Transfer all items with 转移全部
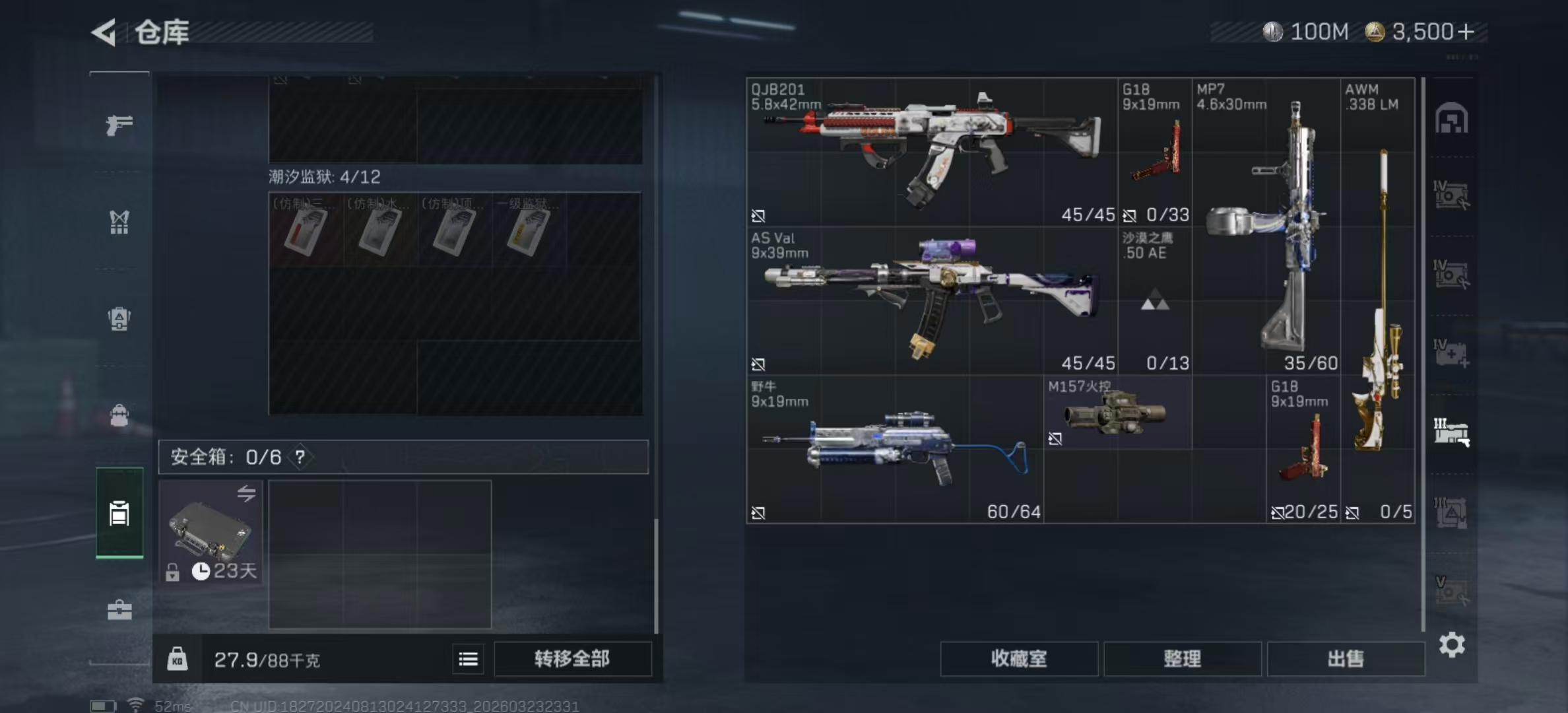The image size is (1568, 713). (572, 658)
